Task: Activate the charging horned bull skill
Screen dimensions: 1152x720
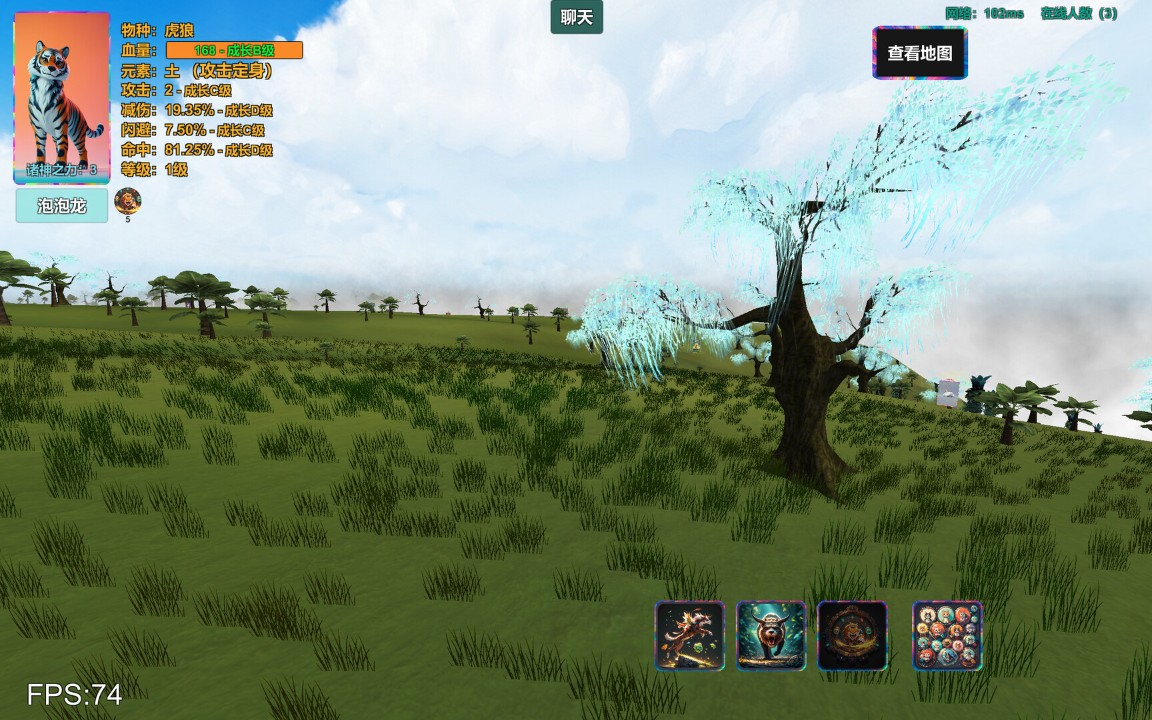Action: tap(771, 635)
